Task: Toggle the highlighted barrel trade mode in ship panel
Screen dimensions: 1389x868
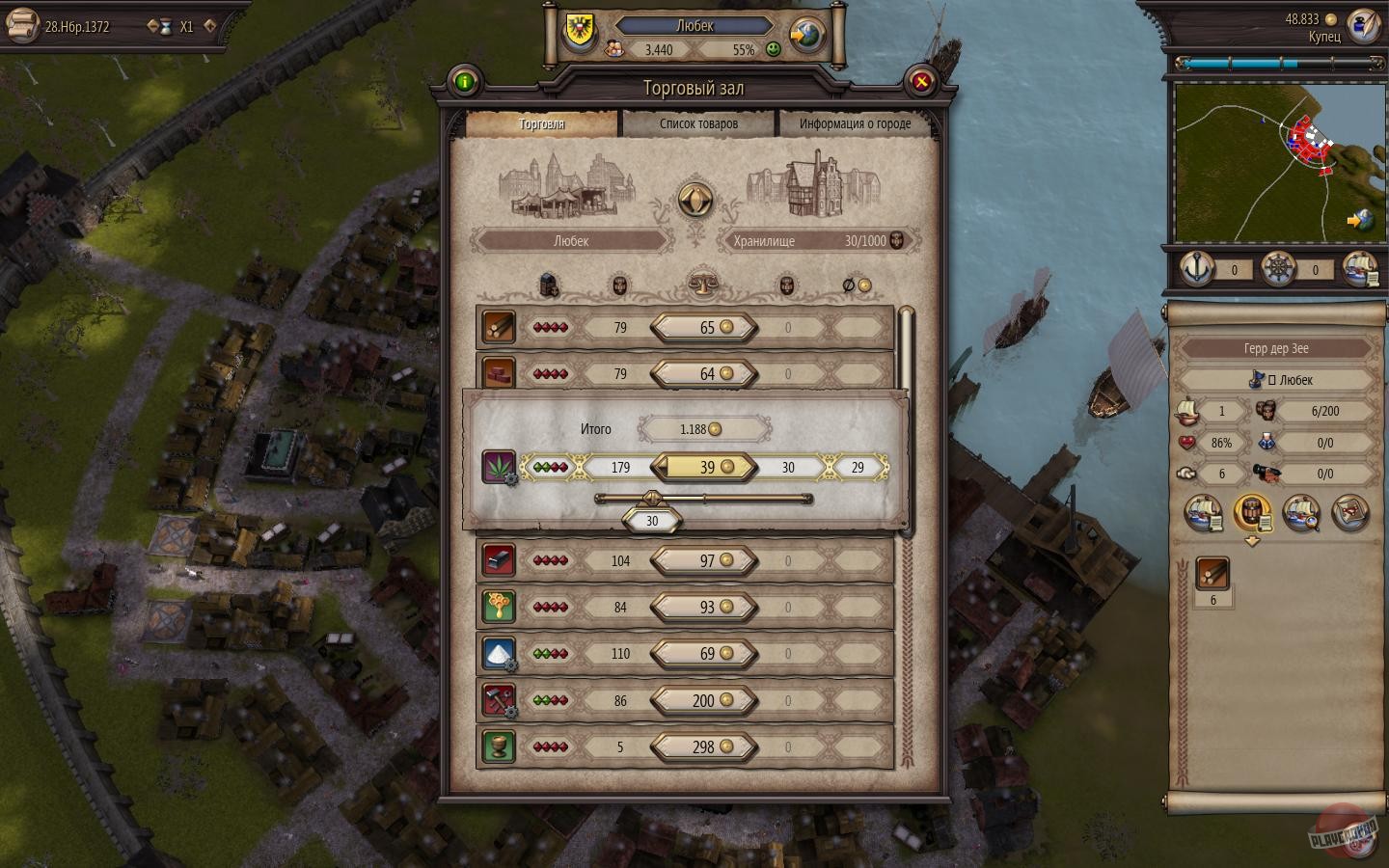Action: click(1253, 513)
